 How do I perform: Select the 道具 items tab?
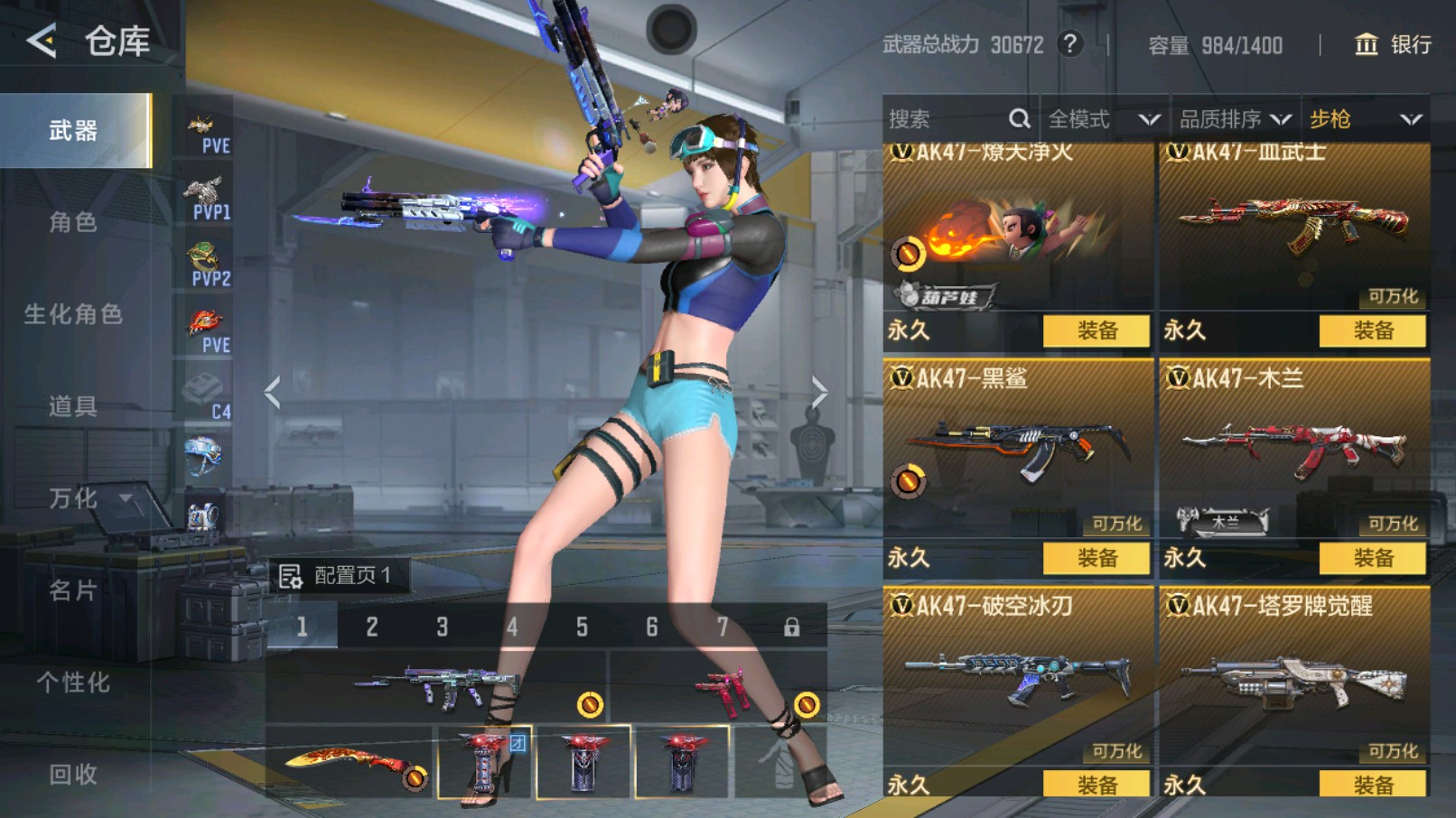[x=73, y=406]
